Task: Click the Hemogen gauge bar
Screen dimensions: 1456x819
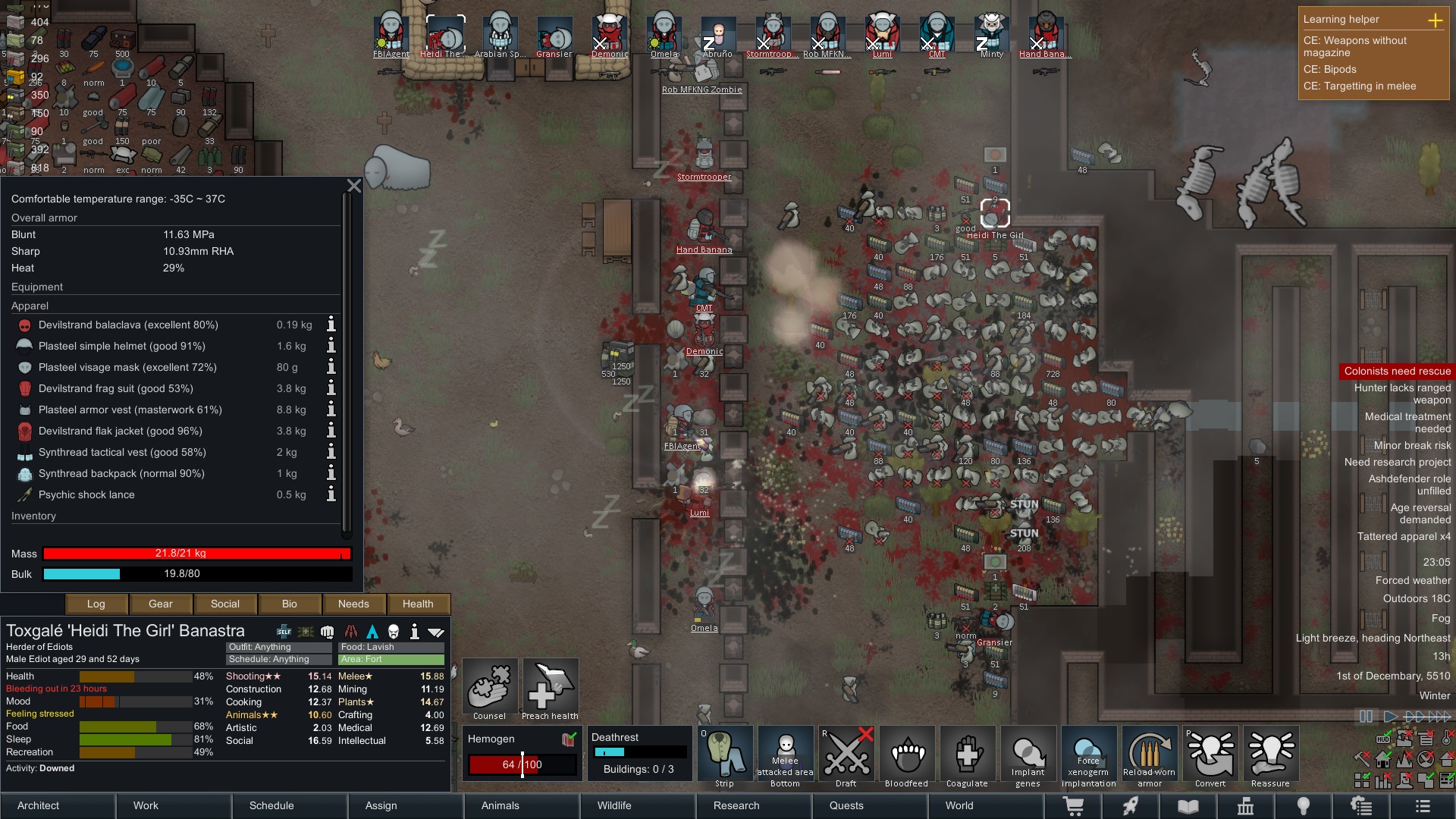Action: 522,764
